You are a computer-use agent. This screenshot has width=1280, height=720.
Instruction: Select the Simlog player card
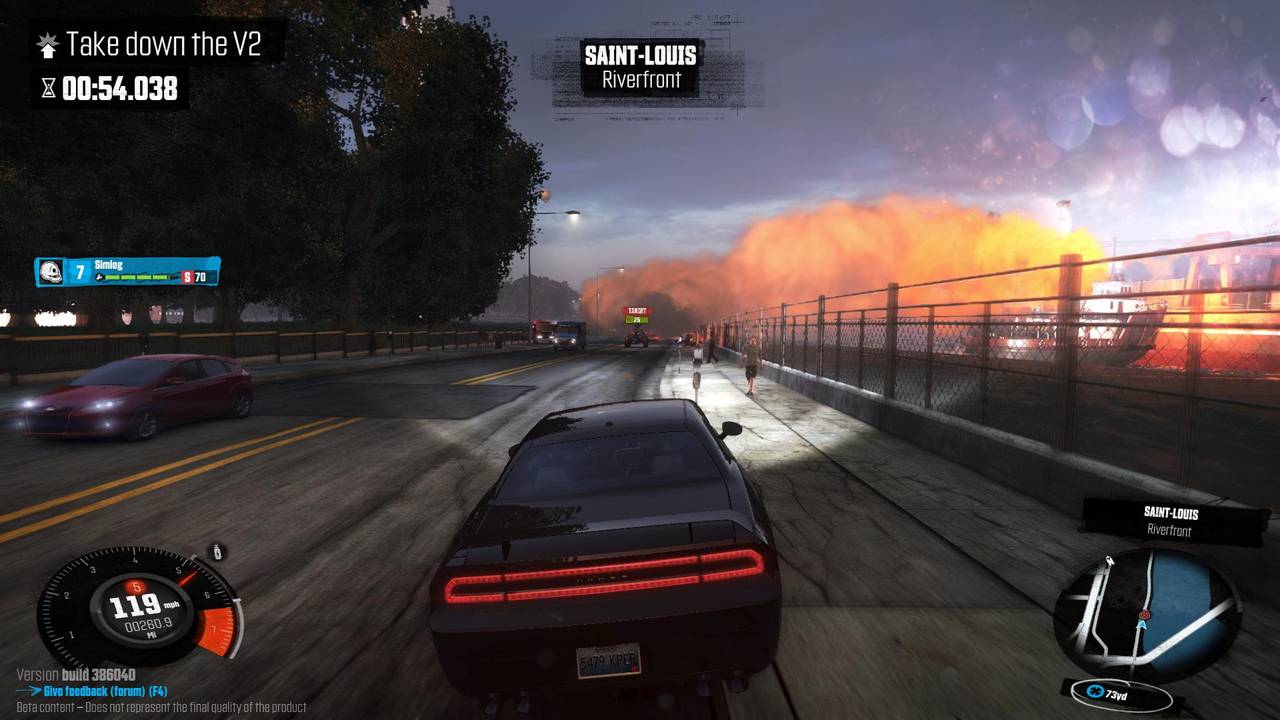[127, 271]
